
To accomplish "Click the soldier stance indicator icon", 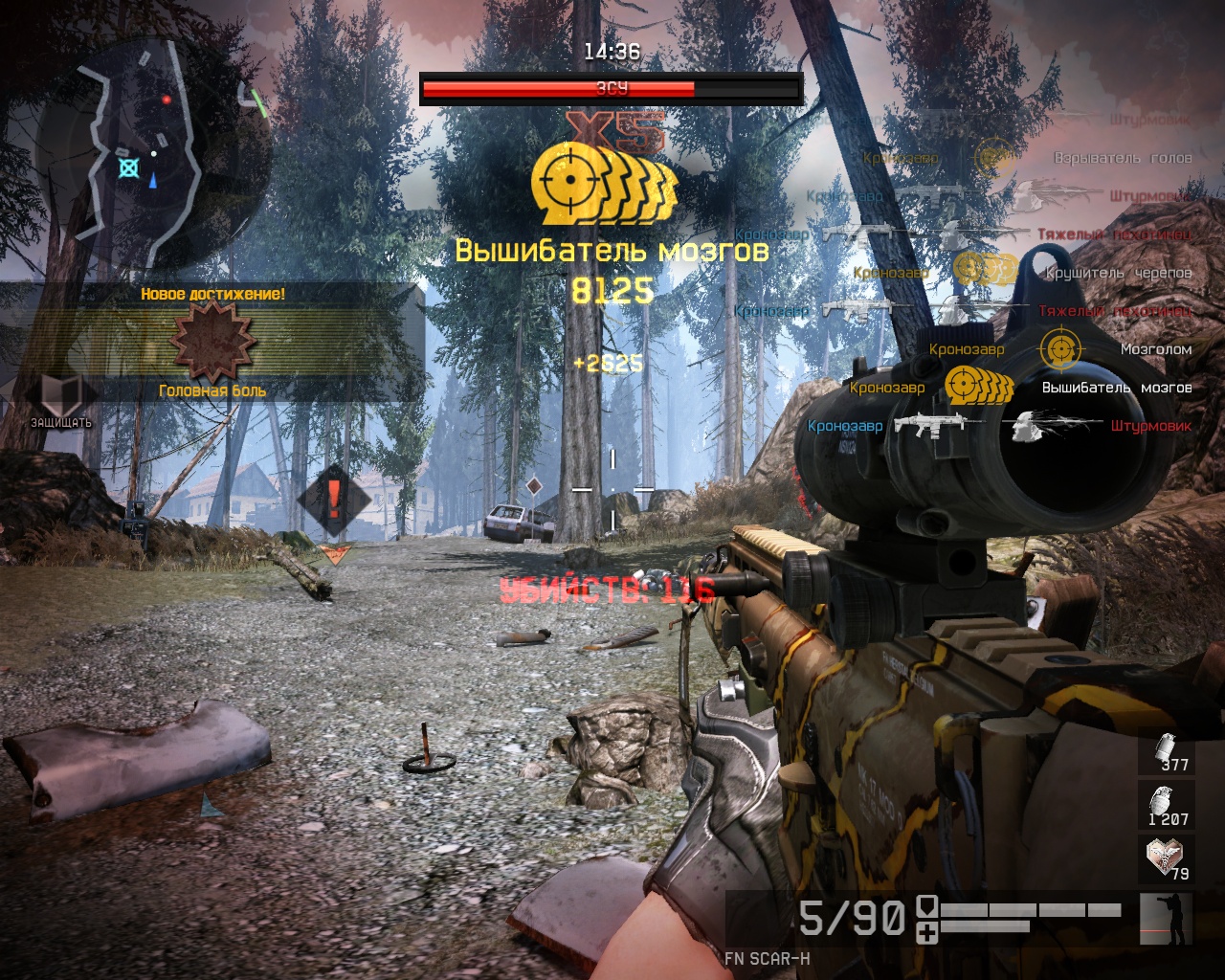I will pyautogui.click(x=1167, y=919).
